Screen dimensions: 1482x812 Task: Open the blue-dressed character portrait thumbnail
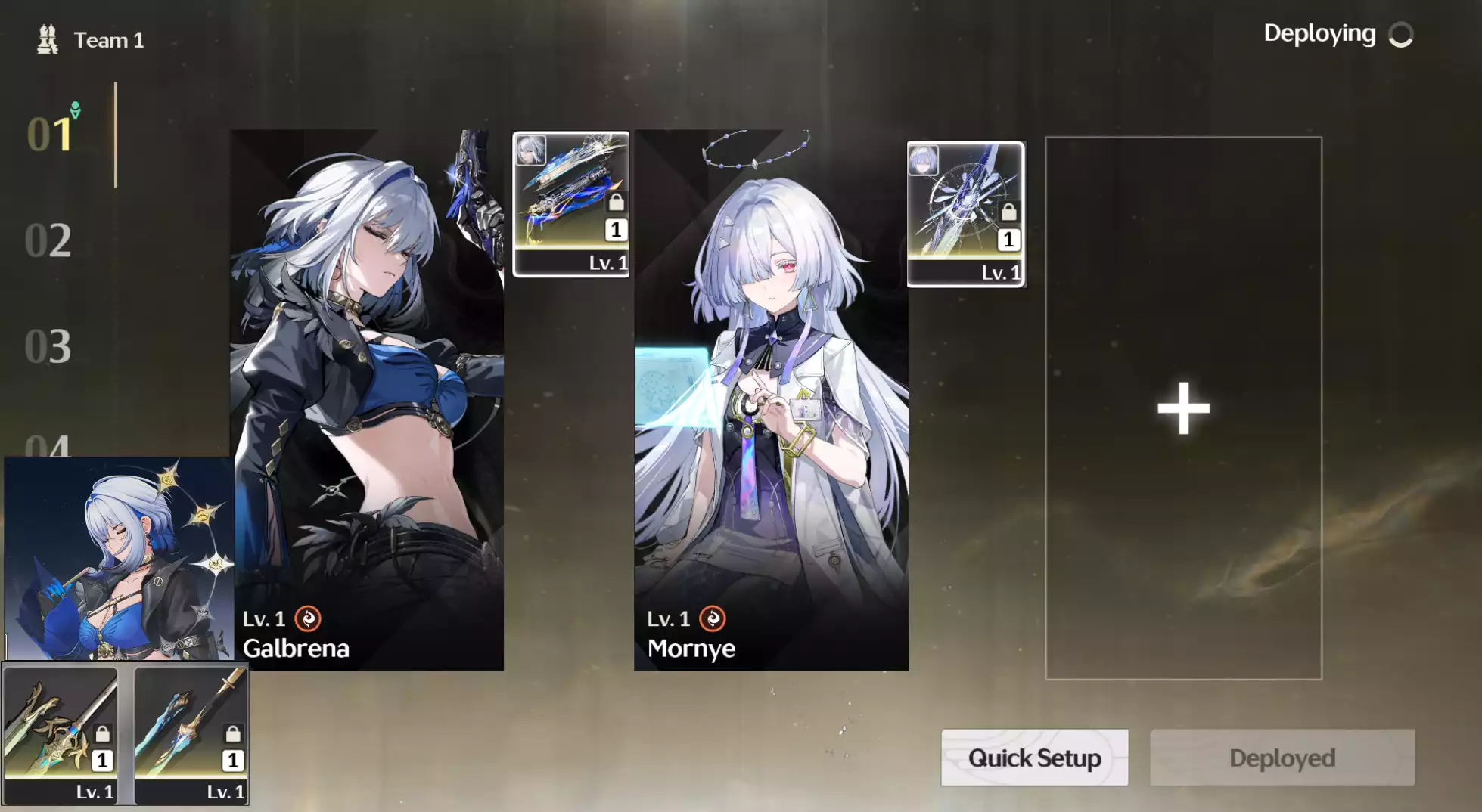point(119,558)
